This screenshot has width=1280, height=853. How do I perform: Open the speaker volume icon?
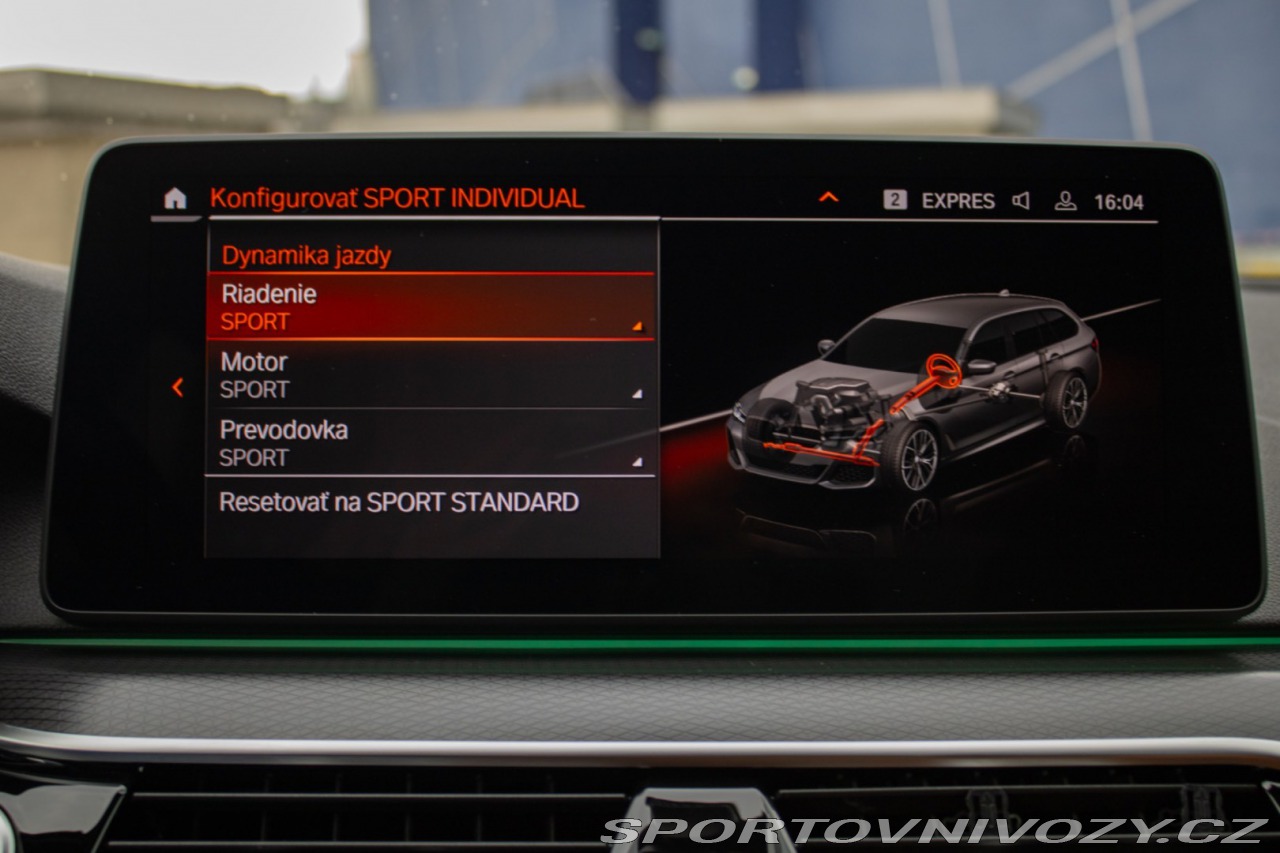(1021, 201)
